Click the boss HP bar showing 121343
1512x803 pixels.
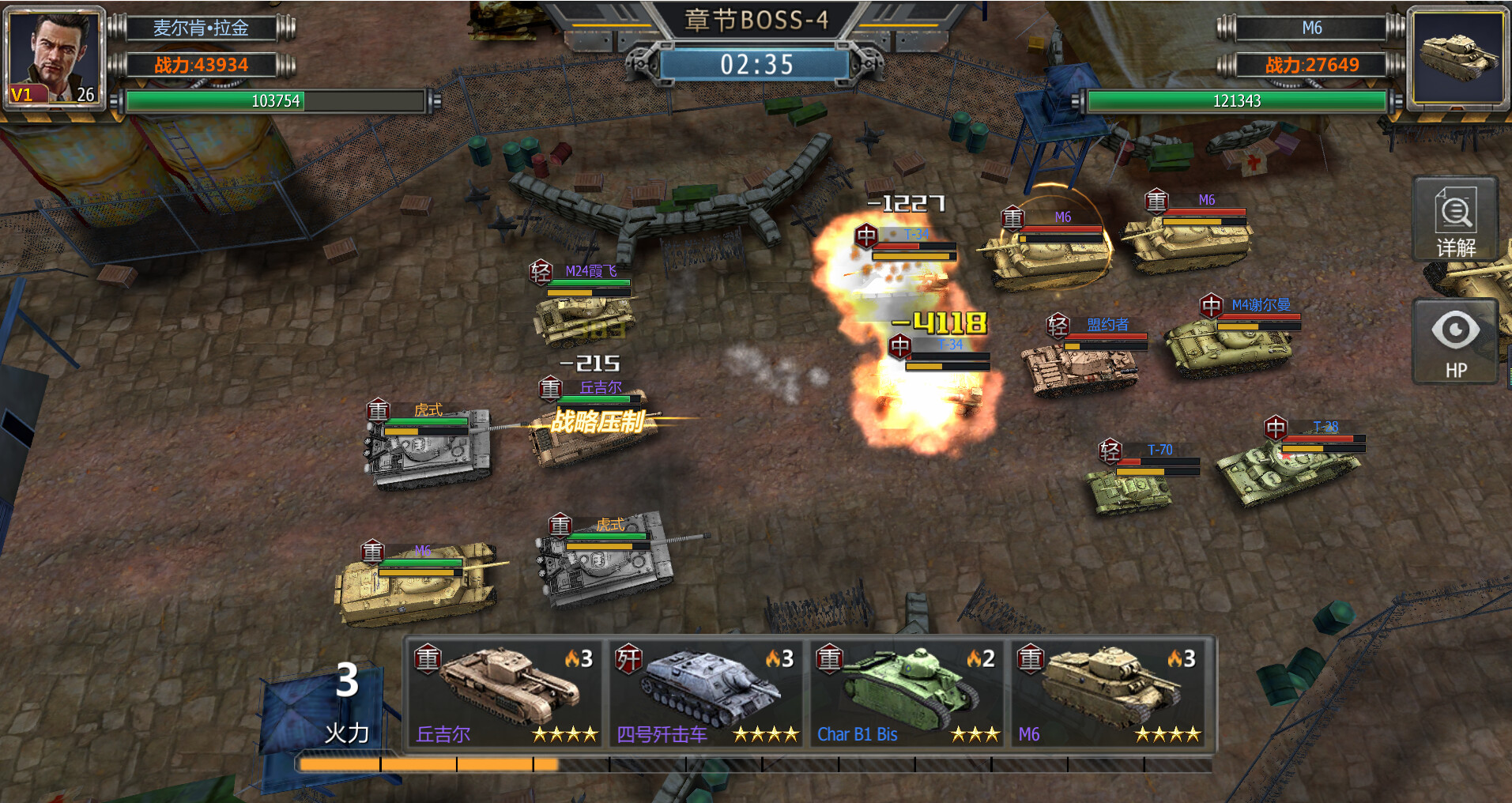[1235, 101]
